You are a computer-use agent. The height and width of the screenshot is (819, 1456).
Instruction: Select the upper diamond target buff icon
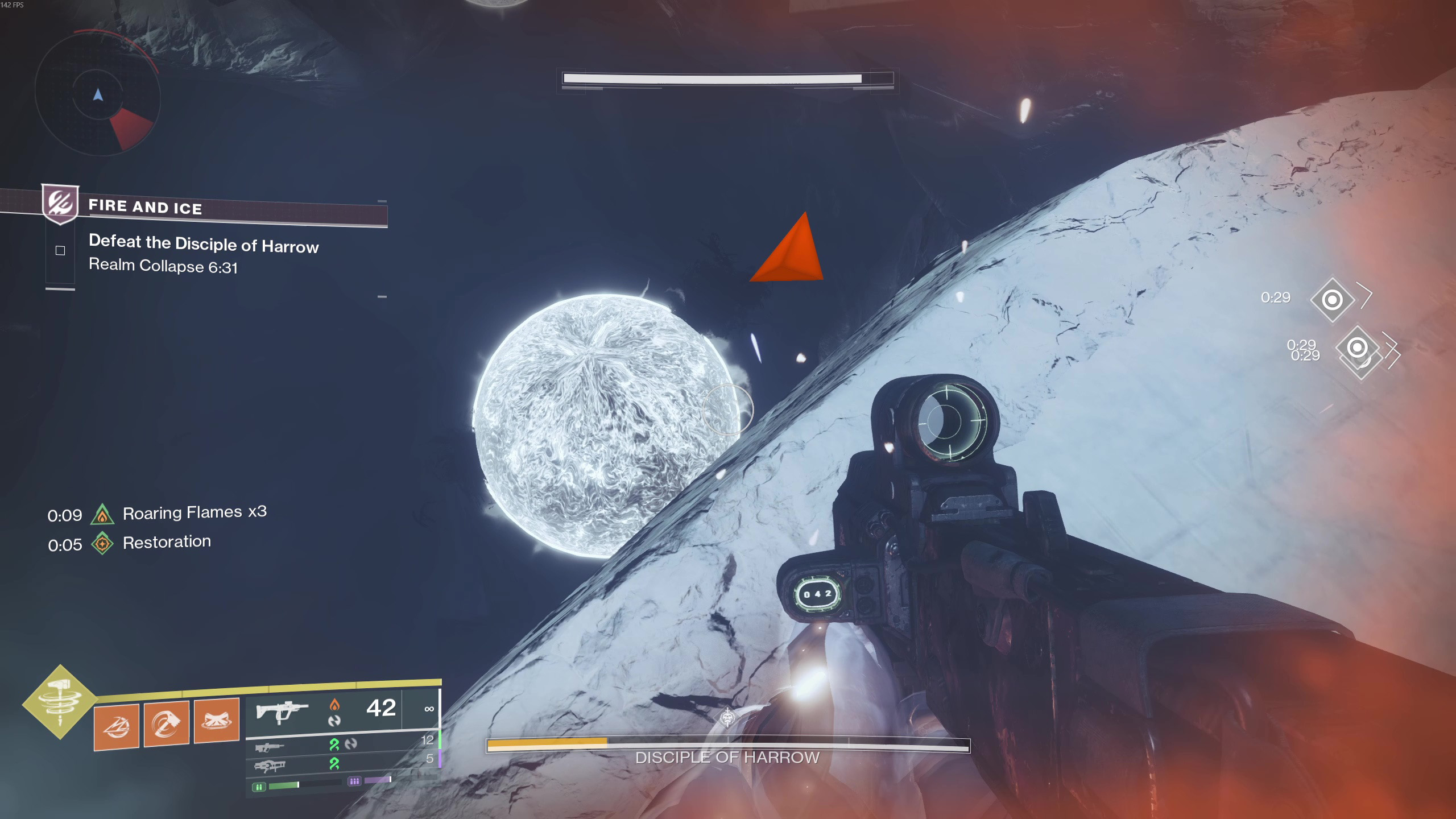click(x=1332, y=299)
